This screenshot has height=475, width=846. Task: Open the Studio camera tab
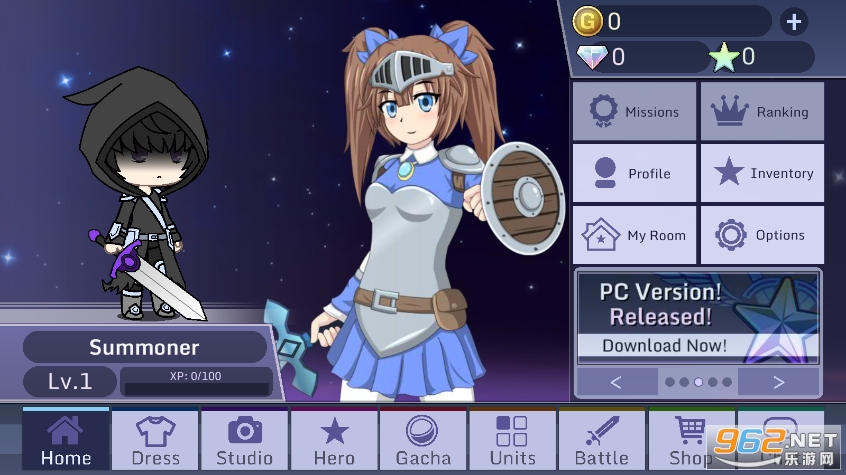pos(245,441)
